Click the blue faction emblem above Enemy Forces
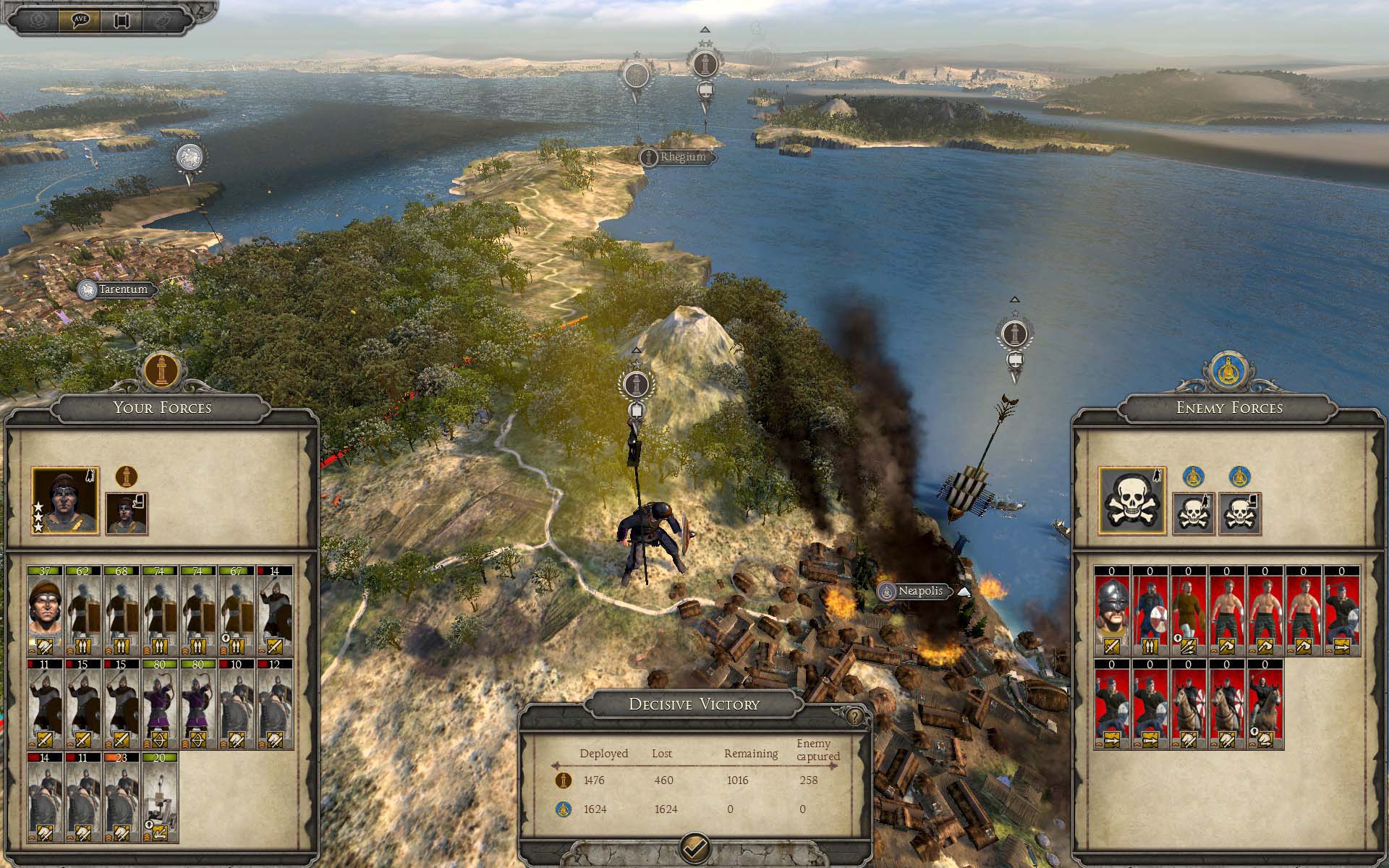This screenshot has height=868, width=1389. 1228,369
